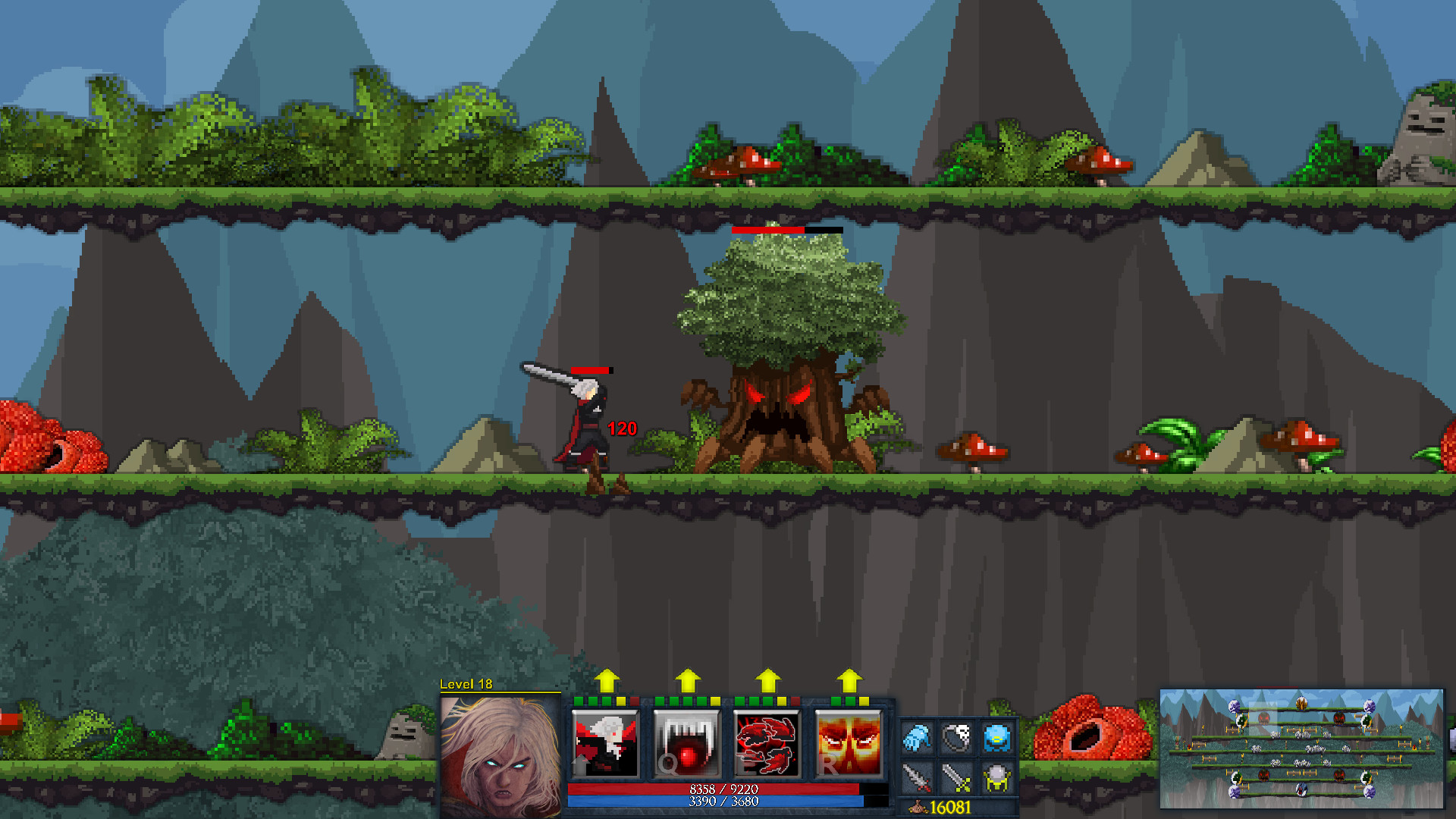Activate the vampire transformation ability
The height and width of the screenshot is (819, 1456).
pos(605,740)
